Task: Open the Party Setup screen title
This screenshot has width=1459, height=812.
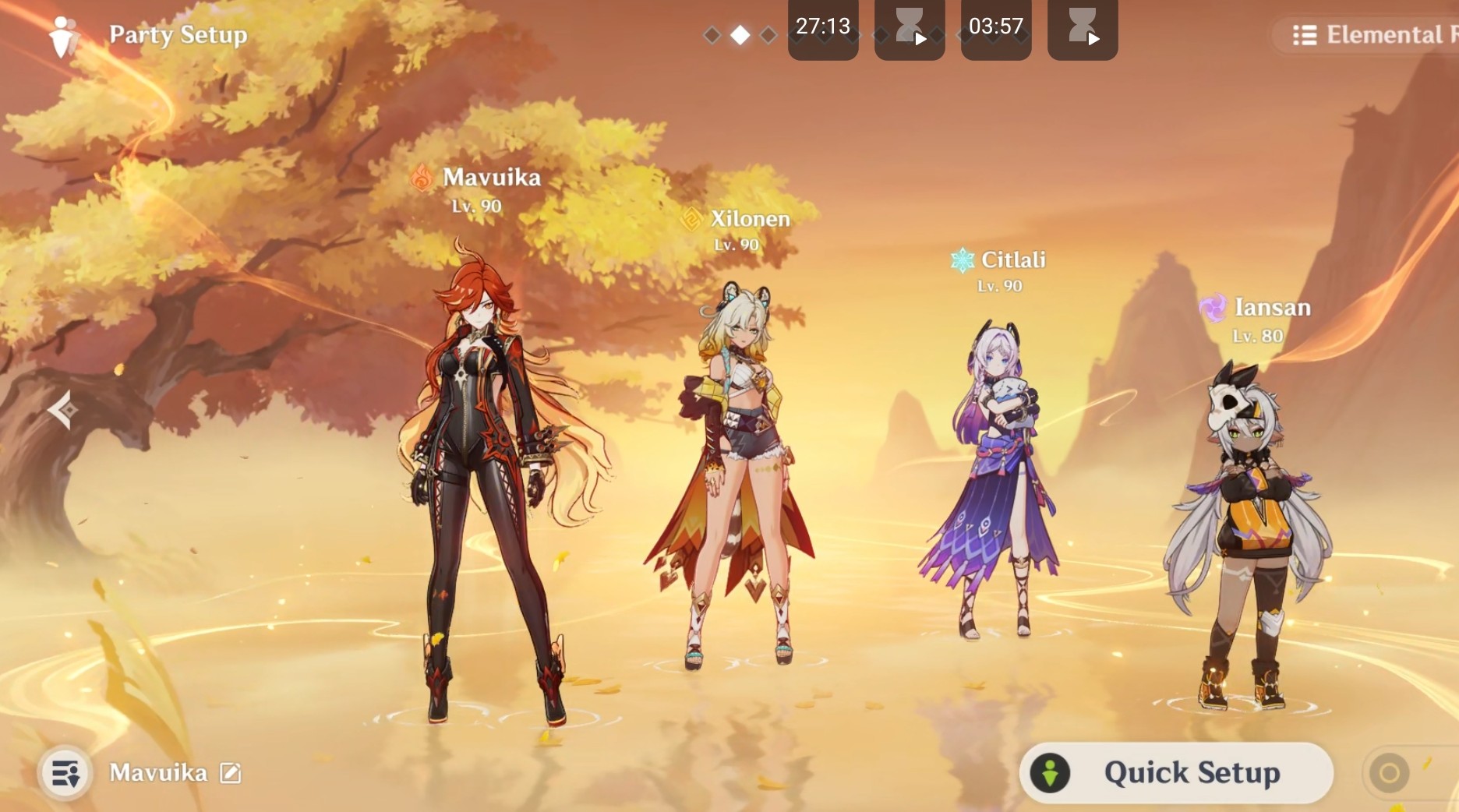Action: coord(178,34)
